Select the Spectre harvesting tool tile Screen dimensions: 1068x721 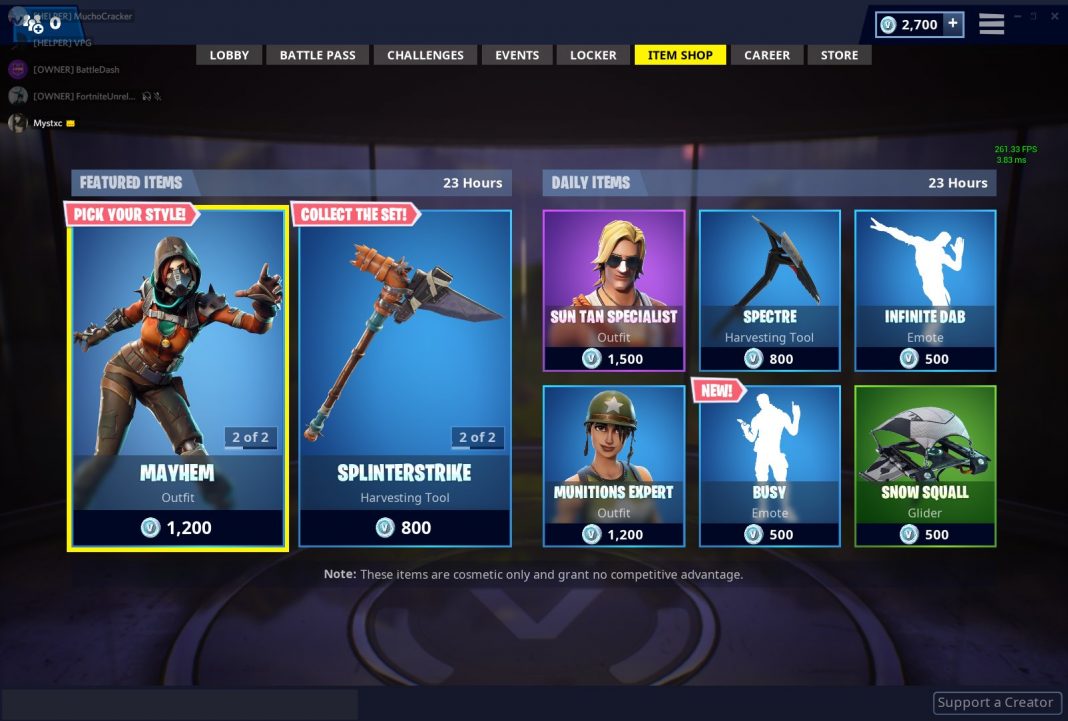pyautogui.click(x=769, y=290)
